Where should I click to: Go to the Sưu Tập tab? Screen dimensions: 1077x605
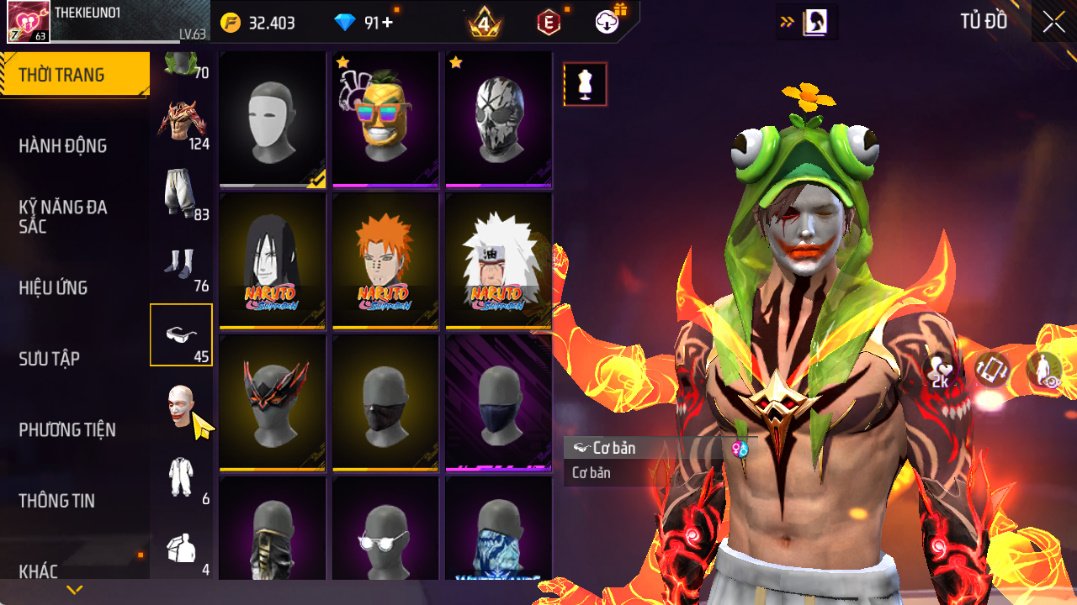coord(49,359)
